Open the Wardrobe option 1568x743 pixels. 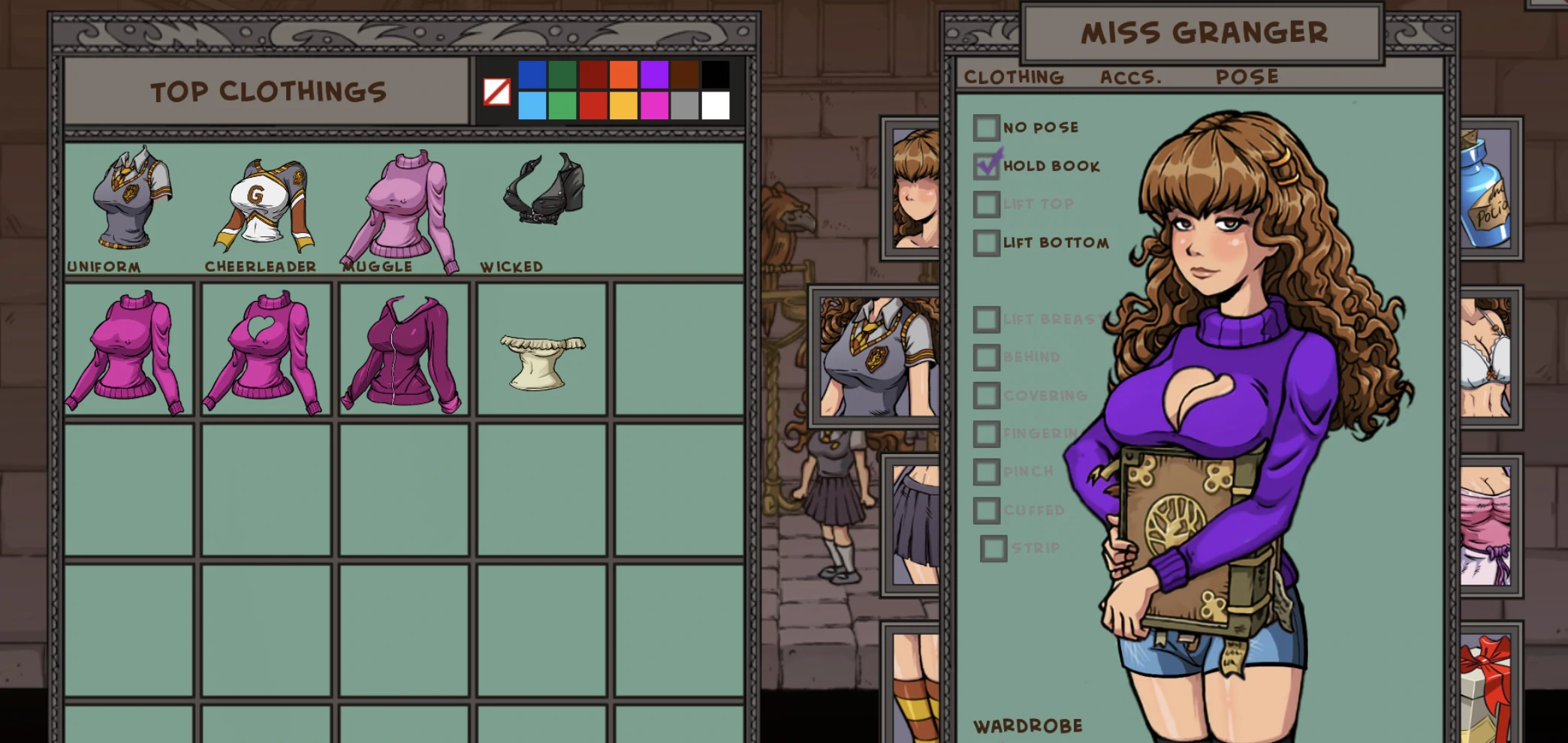pyautogui.click(x=1027, y=726)
